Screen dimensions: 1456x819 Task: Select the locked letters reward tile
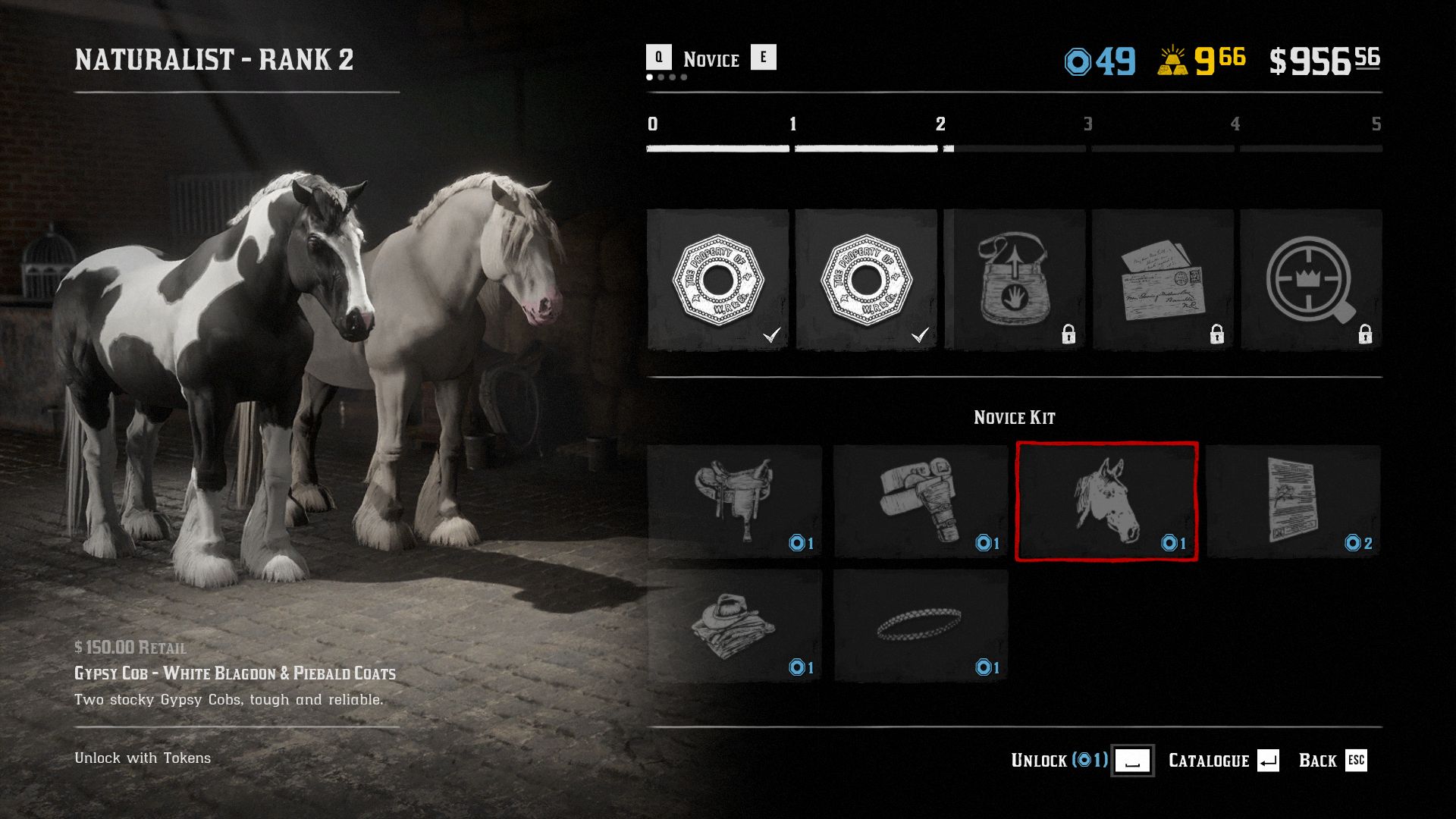point(1163,279)
